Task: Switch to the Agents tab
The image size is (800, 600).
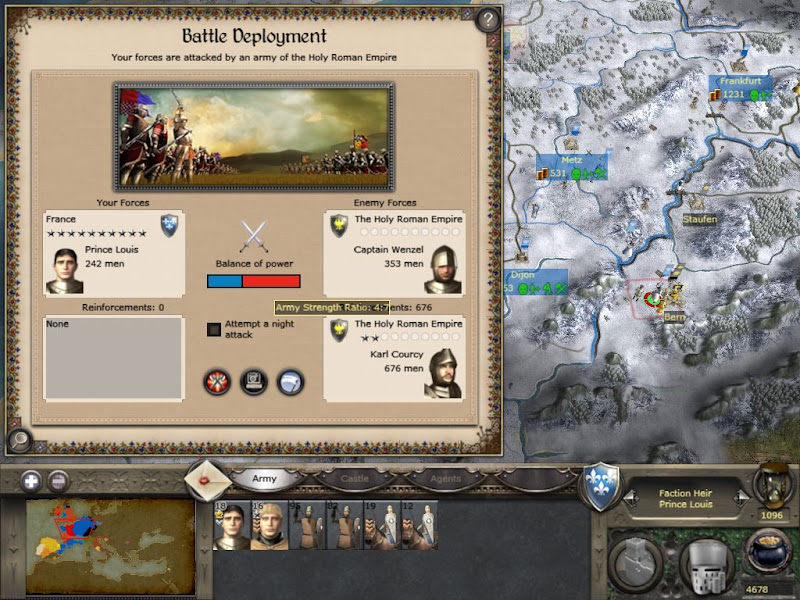Action: click(x=446, y=479)
